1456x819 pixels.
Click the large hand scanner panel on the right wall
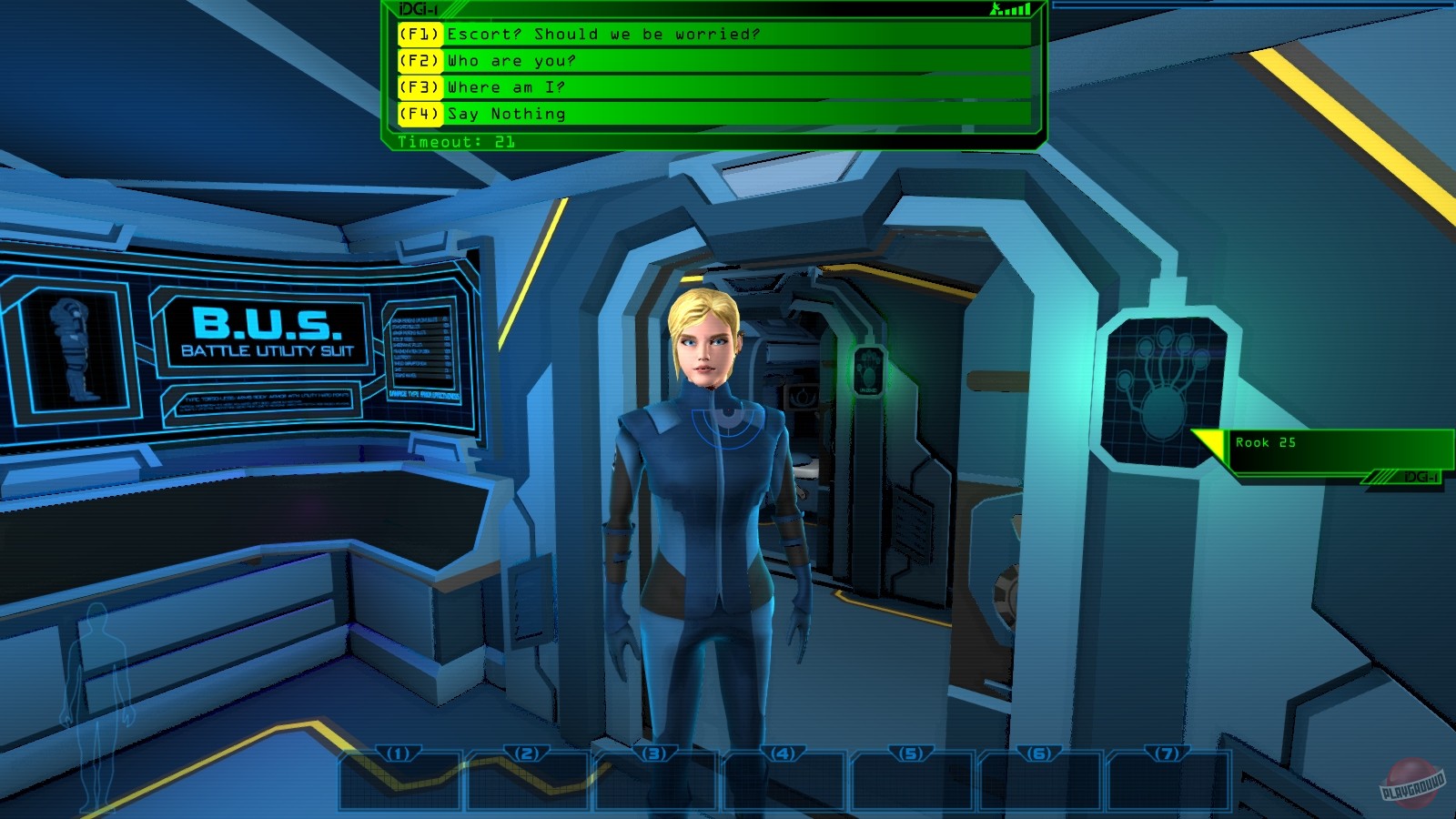[1166, 389]
